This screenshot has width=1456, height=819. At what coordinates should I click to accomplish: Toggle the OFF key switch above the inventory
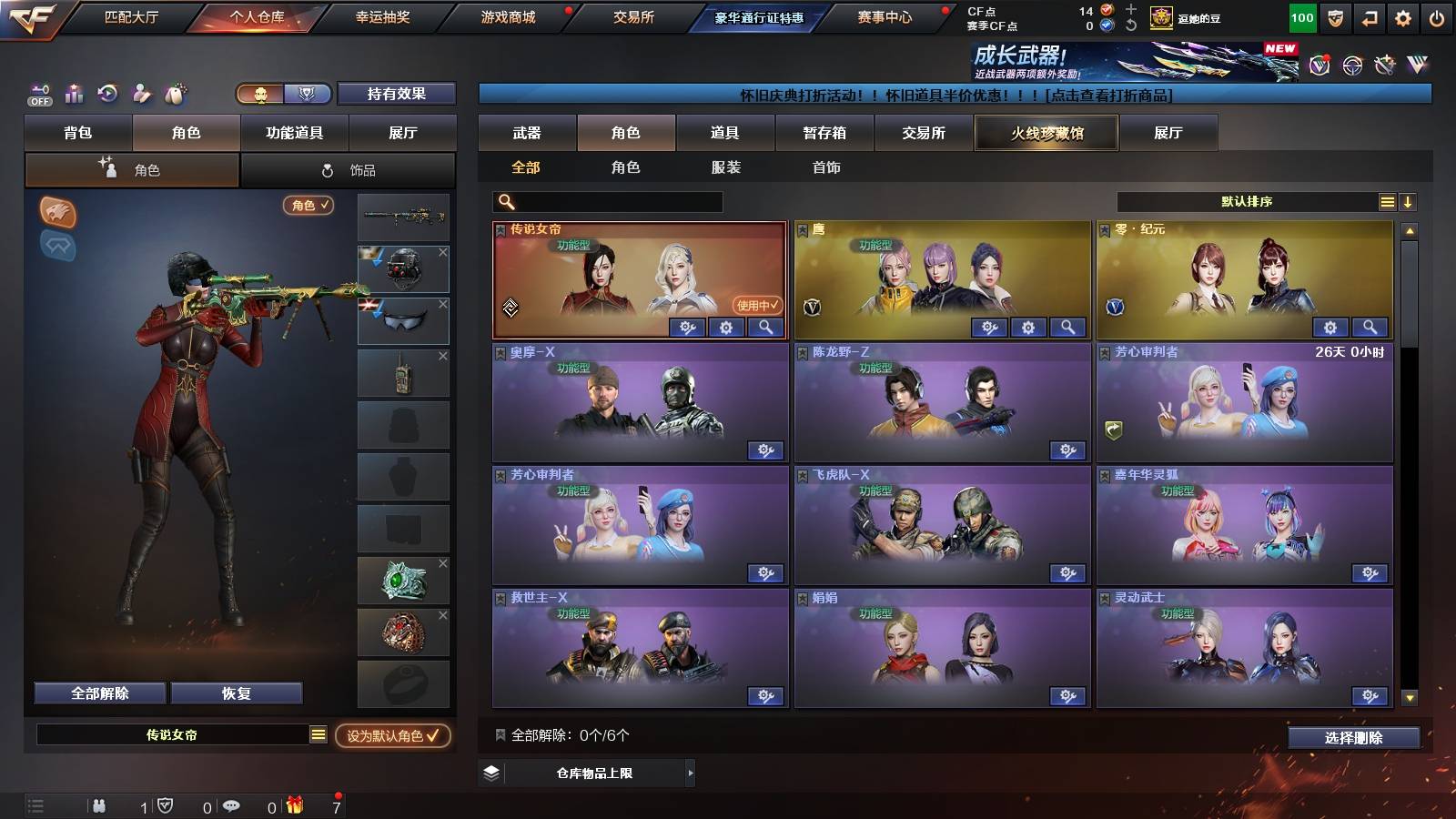[38, 94]
